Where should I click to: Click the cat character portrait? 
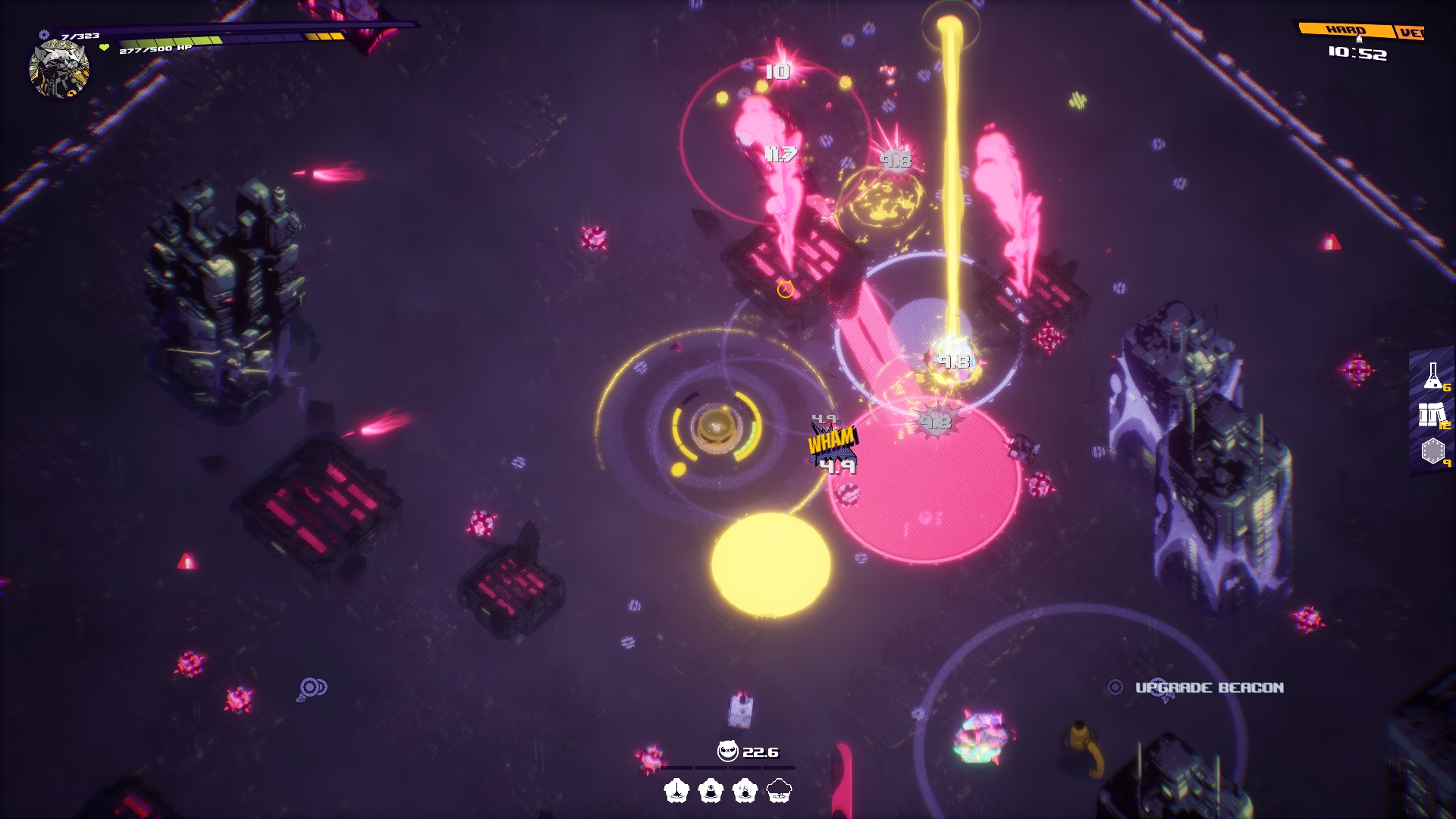(59, 70)
